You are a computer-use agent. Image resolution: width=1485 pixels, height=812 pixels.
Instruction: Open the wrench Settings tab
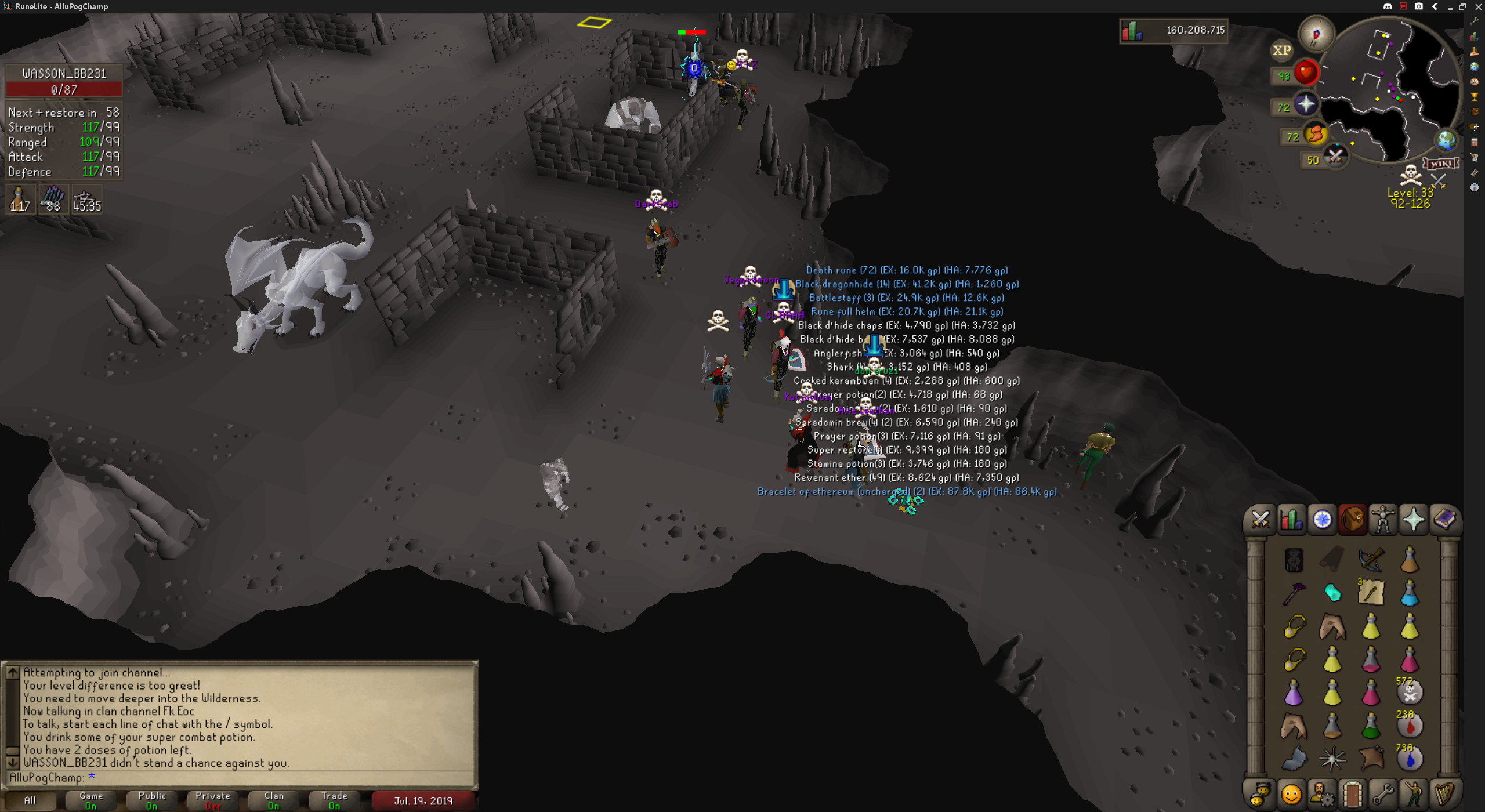[1383, 793]
